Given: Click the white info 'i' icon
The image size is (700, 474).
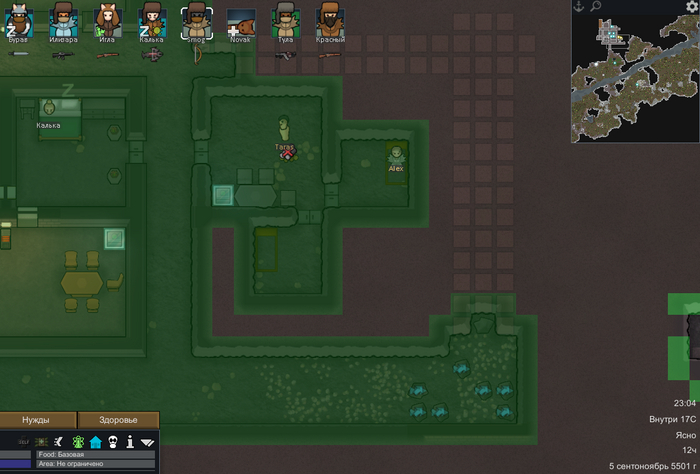Looking at the screenshot, I should click(x=130, y=441).
